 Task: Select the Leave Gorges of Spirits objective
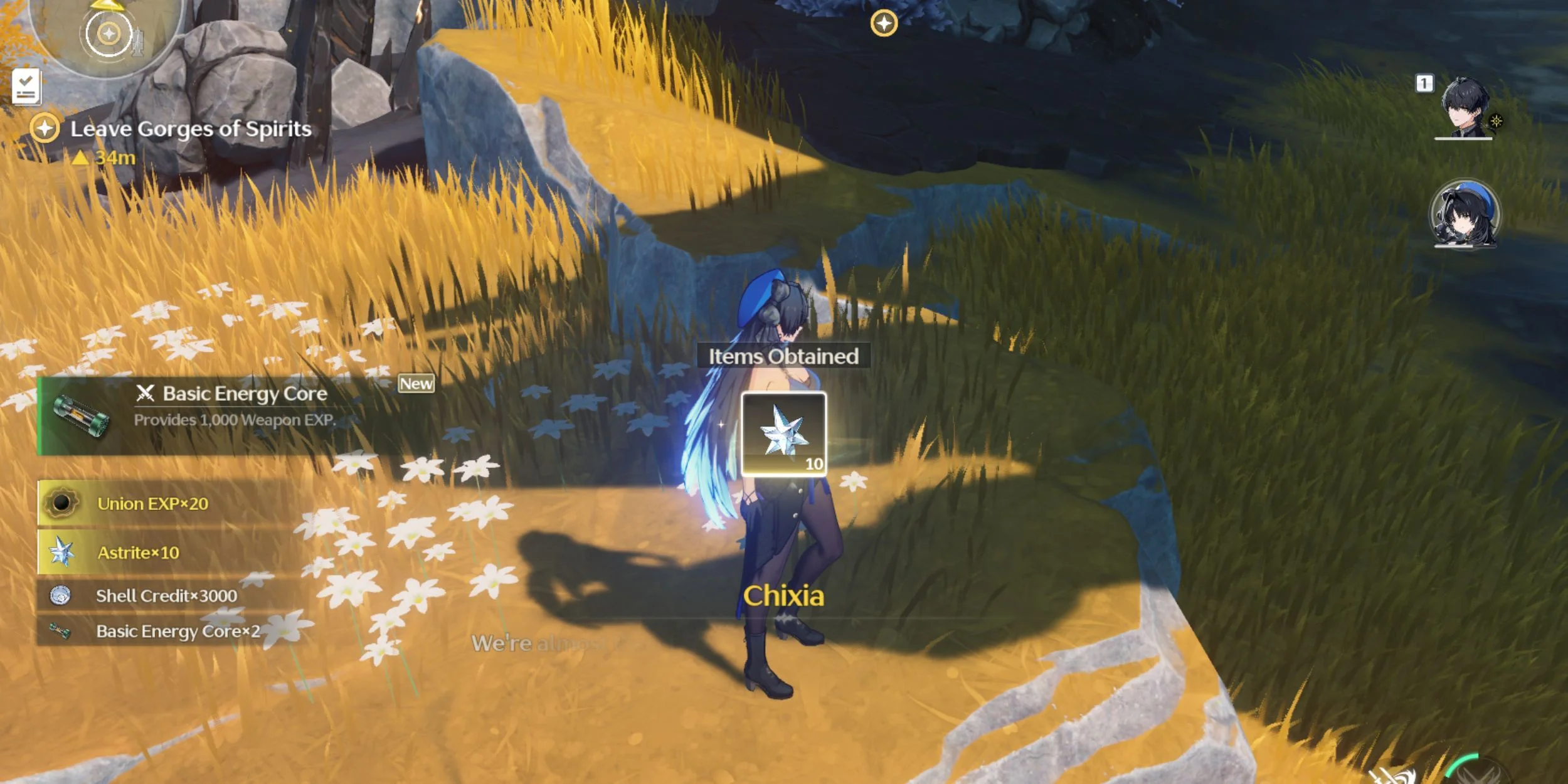tap(190, 129)
